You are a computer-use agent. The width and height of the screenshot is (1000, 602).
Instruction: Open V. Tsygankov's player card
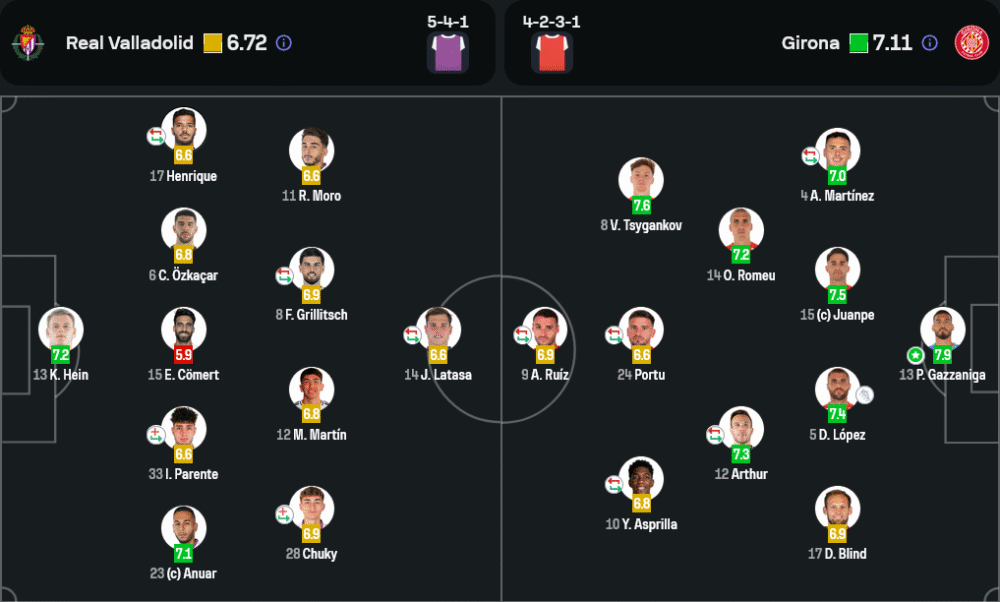tap(641, 180)
